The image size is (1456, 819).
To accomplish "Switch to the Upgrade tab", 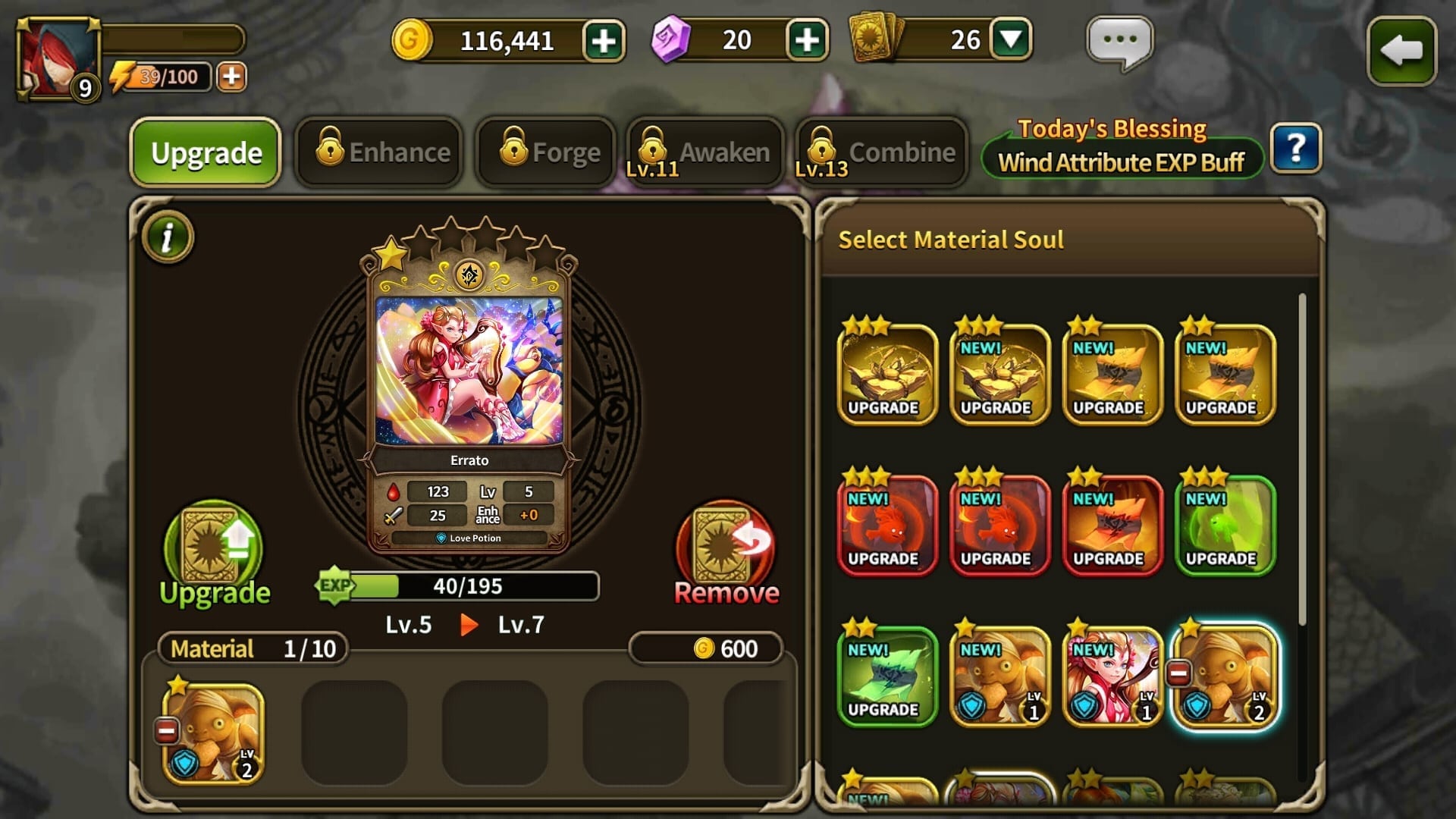I will tap(206, 152).
